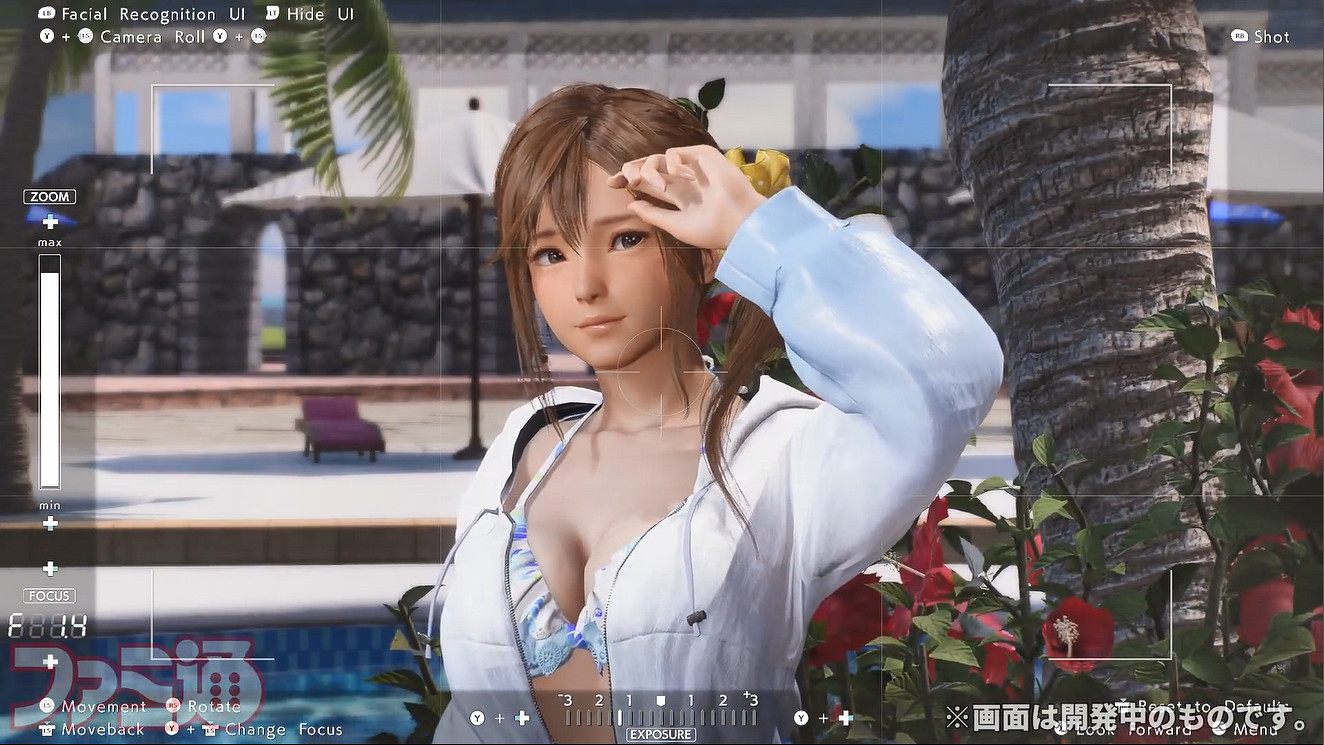Click the stick icon next to Menu
Screen dimensions: 1324x745
[x=1218, y=729]
